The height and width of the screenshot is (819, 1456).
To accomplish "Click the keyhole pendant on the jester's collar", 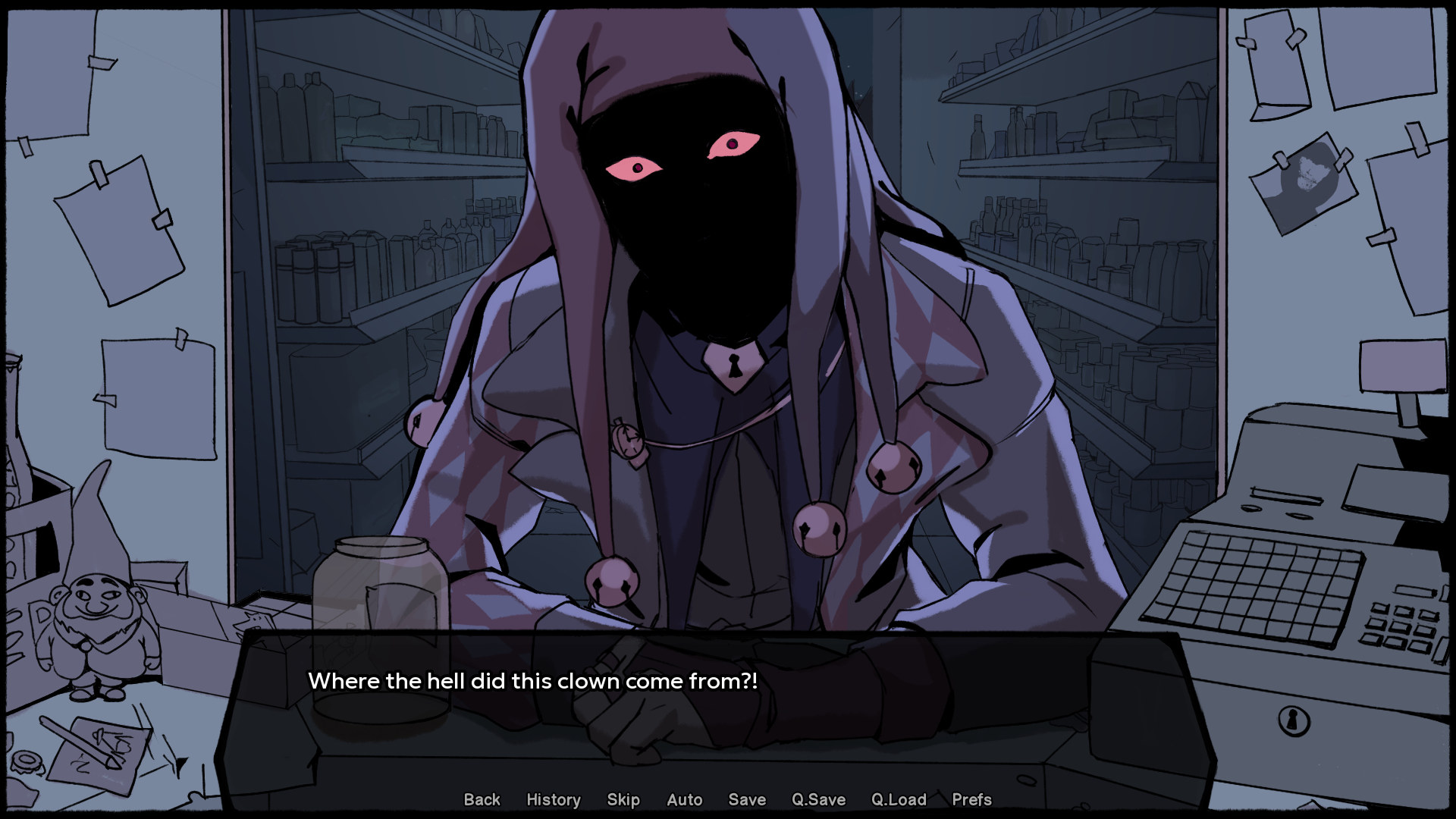I will coord(733,366).
